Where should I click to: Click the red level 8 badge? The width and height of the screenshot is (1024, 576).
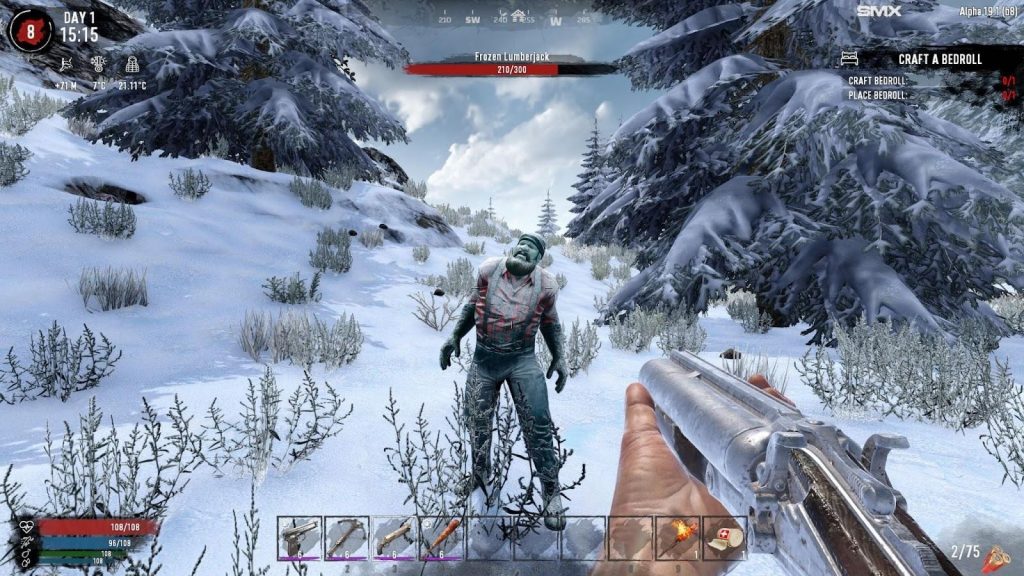pyautogui.click(x=30, y=30)
